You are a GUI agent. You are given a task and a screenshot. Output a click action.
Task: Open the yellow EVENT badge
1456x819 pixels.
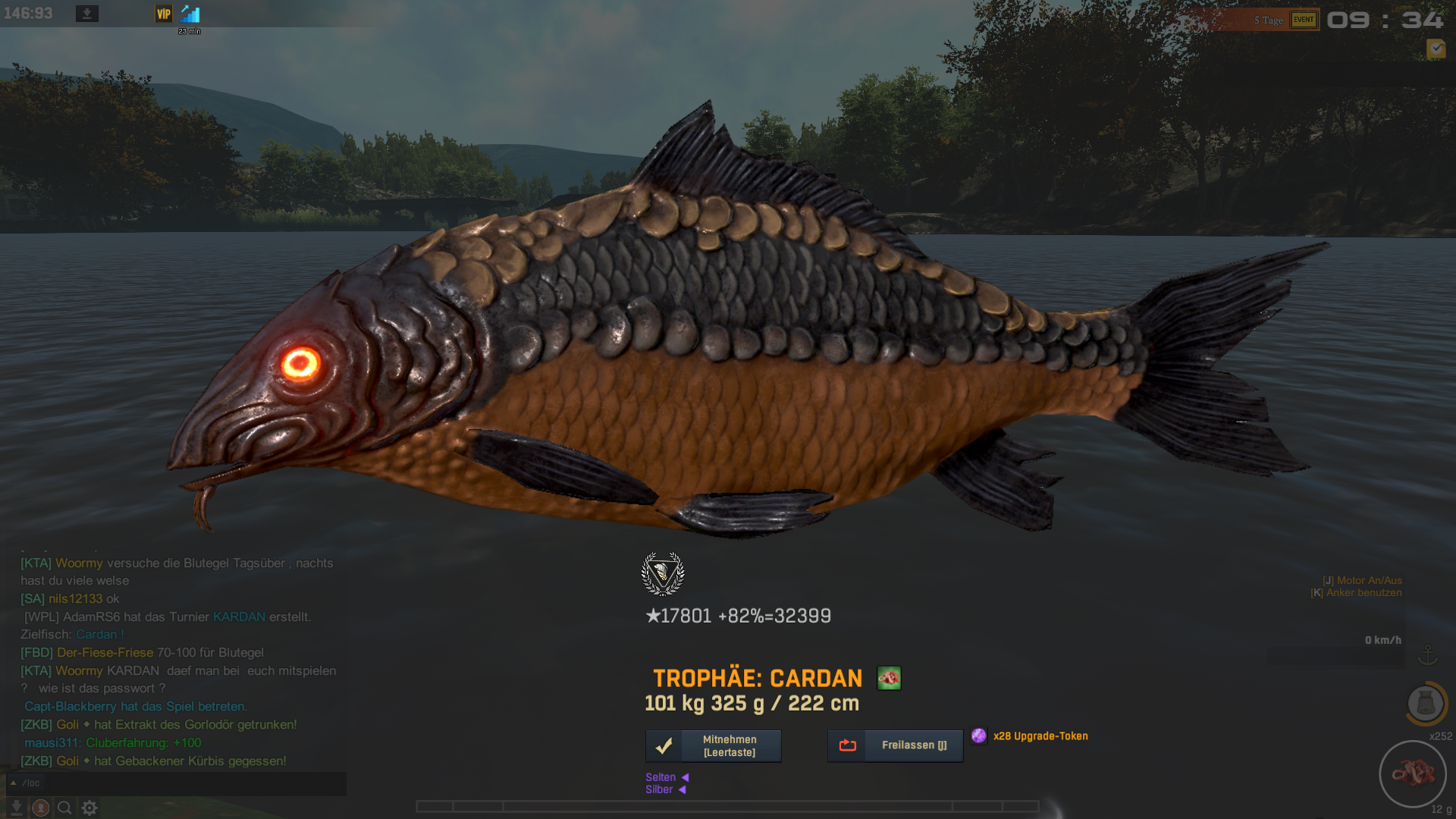pos(1304,20)
